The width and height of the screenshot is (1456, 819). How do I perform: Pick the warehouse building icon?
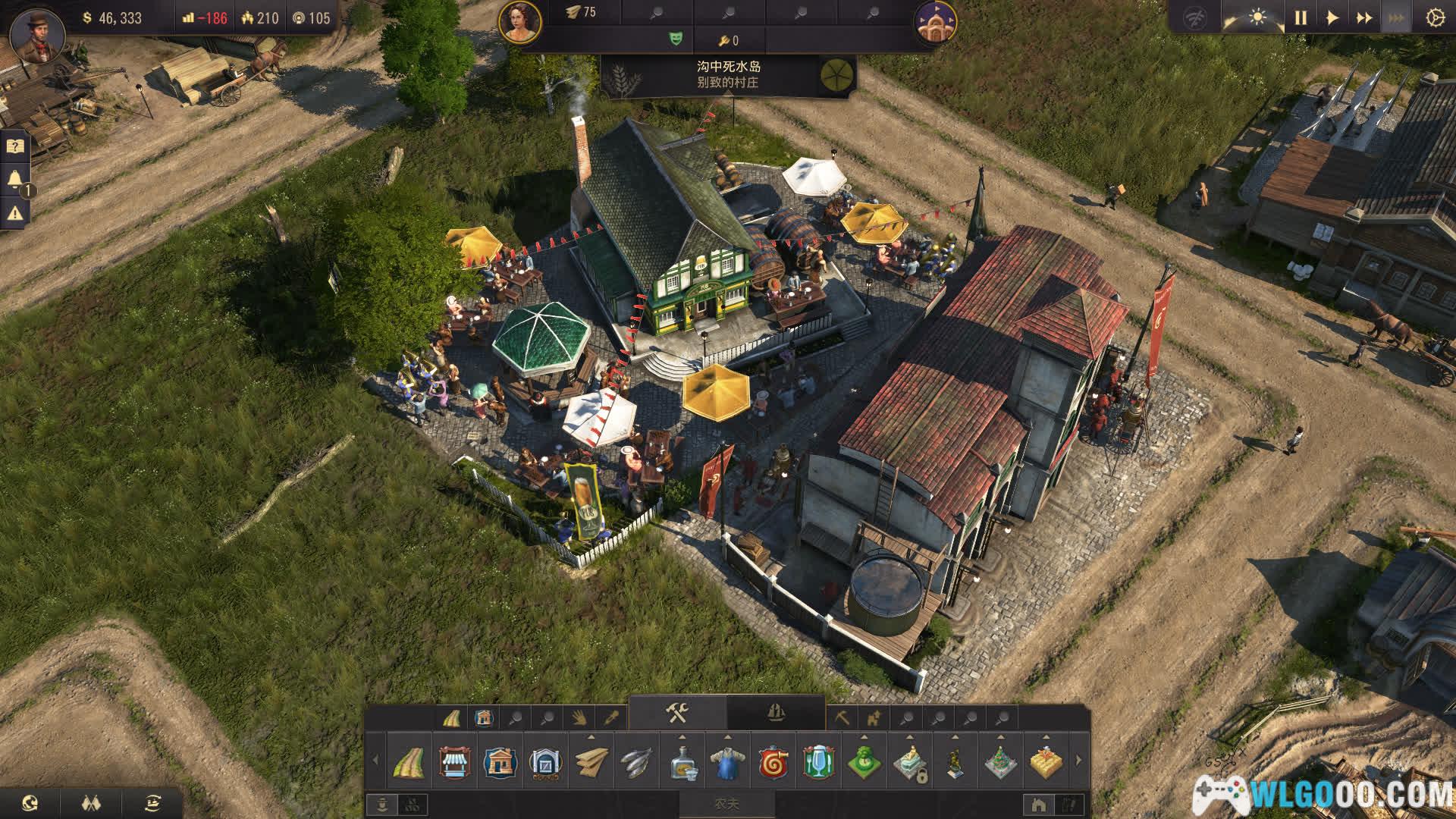click(x=545, y=762)
